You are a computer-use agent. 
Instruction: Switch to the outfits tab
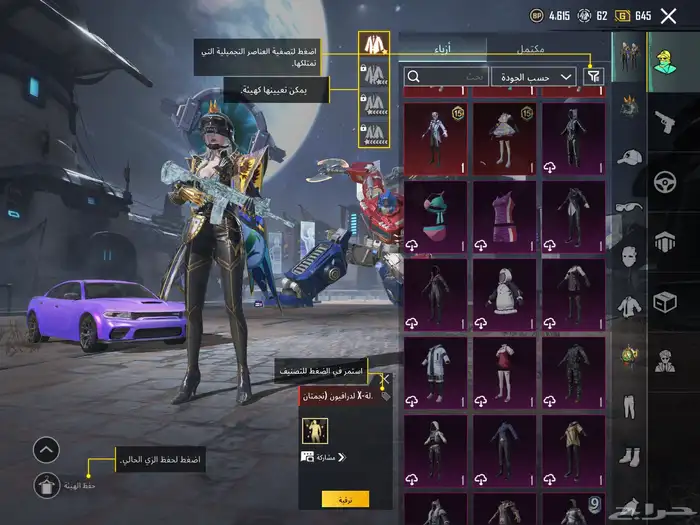(x=443, y=48)
